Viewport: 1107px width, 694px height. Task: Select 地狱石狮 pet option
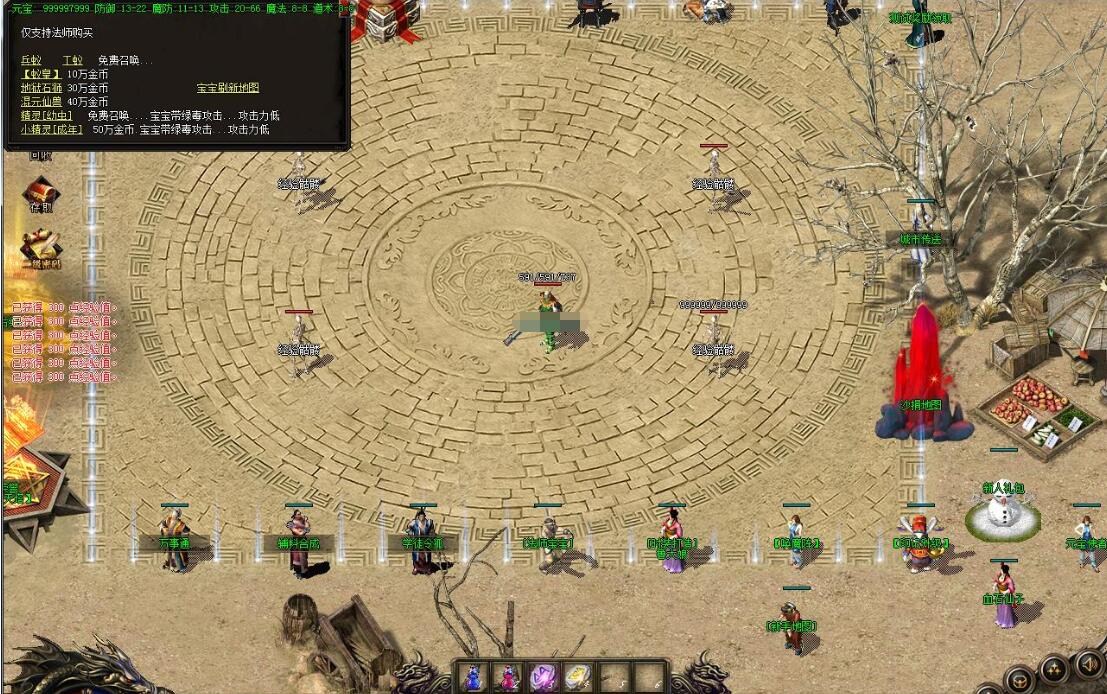[x=42, y=88]
